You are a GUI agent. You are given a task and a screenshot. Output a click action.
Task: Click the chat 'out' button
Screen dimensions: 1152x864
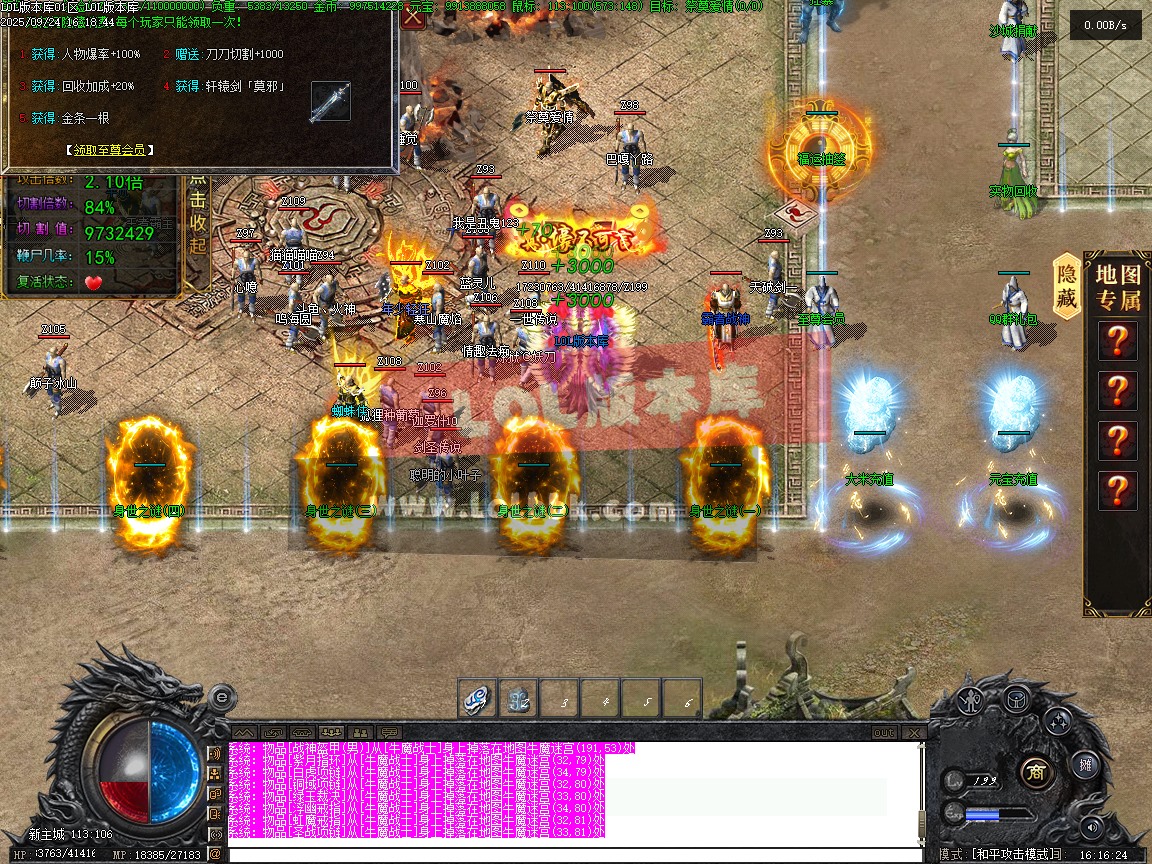click(x=883, y=733)
